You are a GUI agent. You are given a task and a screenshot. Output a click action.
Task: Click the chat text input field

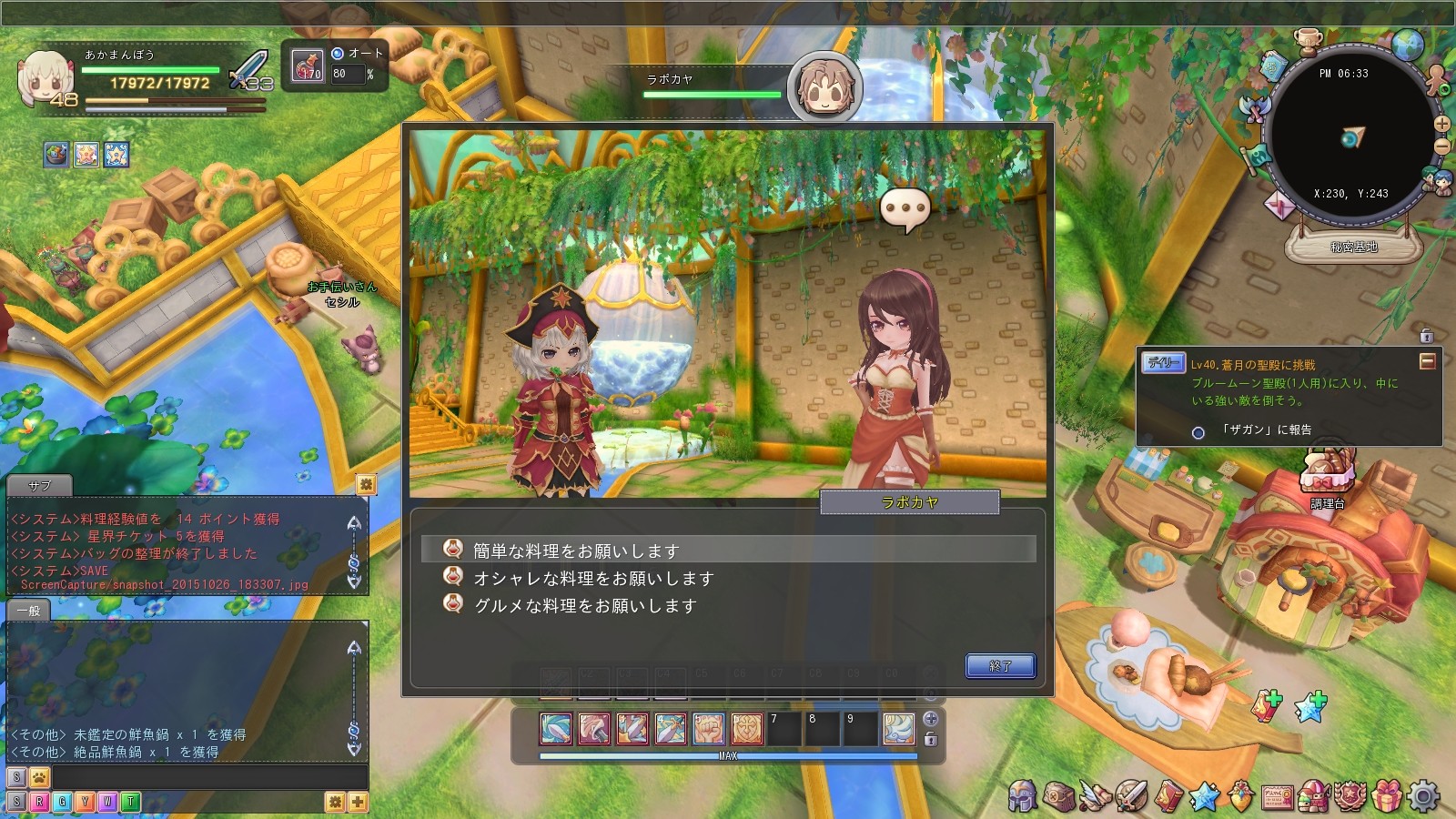209,777
